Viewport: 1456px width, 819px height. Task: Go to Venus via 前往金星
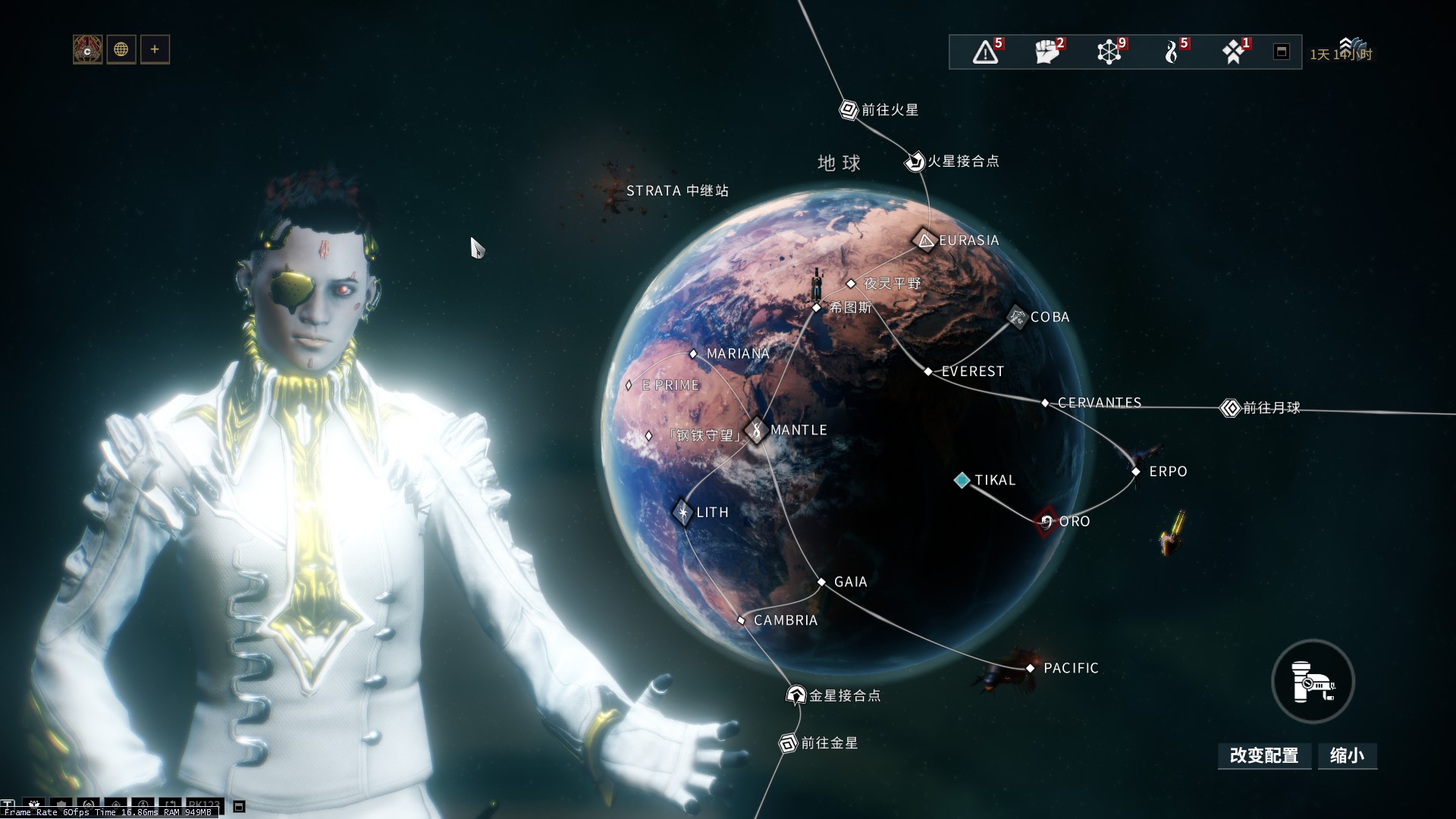[x=789, y=743]
